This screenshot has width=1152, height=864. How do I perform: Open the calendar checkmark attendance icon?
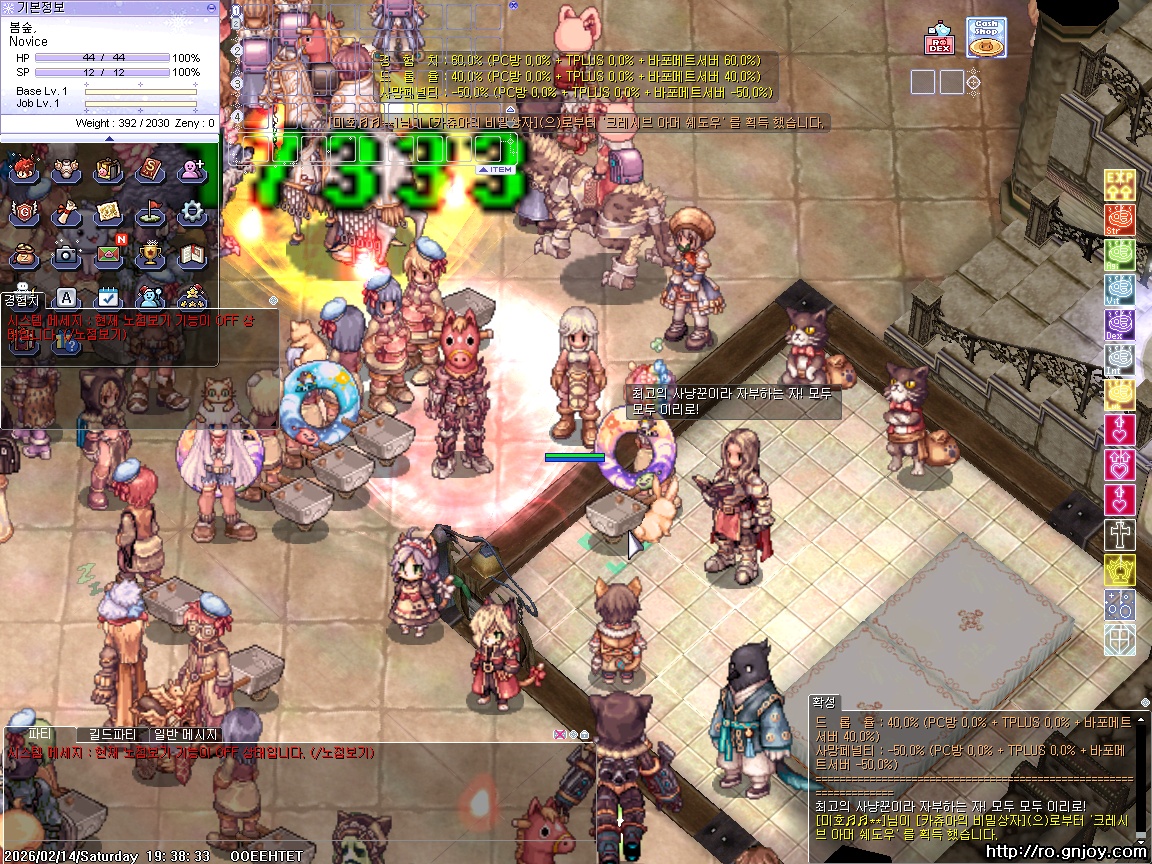(108, 297)
